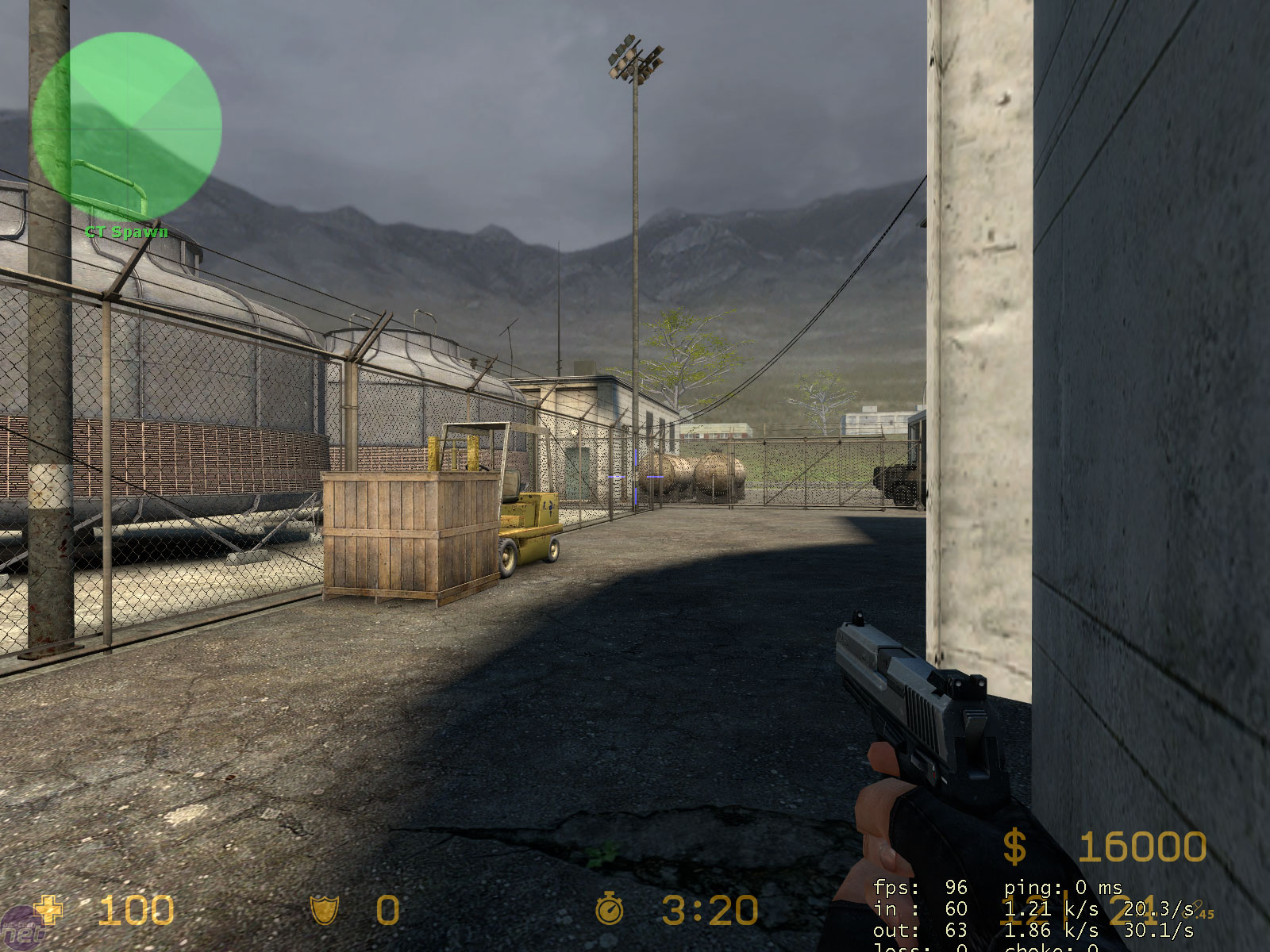Select the health cross icon

47,911
